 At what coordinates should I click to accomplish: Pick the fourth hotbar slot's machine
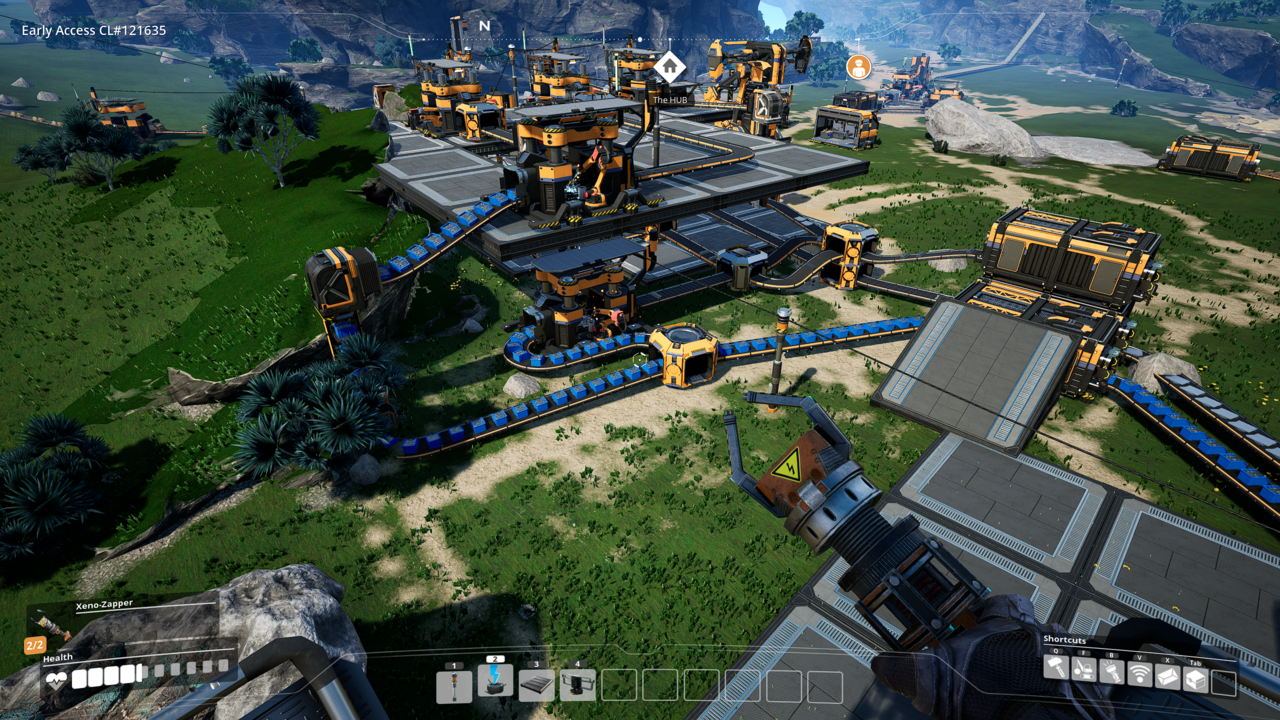[x=577, y=685]
